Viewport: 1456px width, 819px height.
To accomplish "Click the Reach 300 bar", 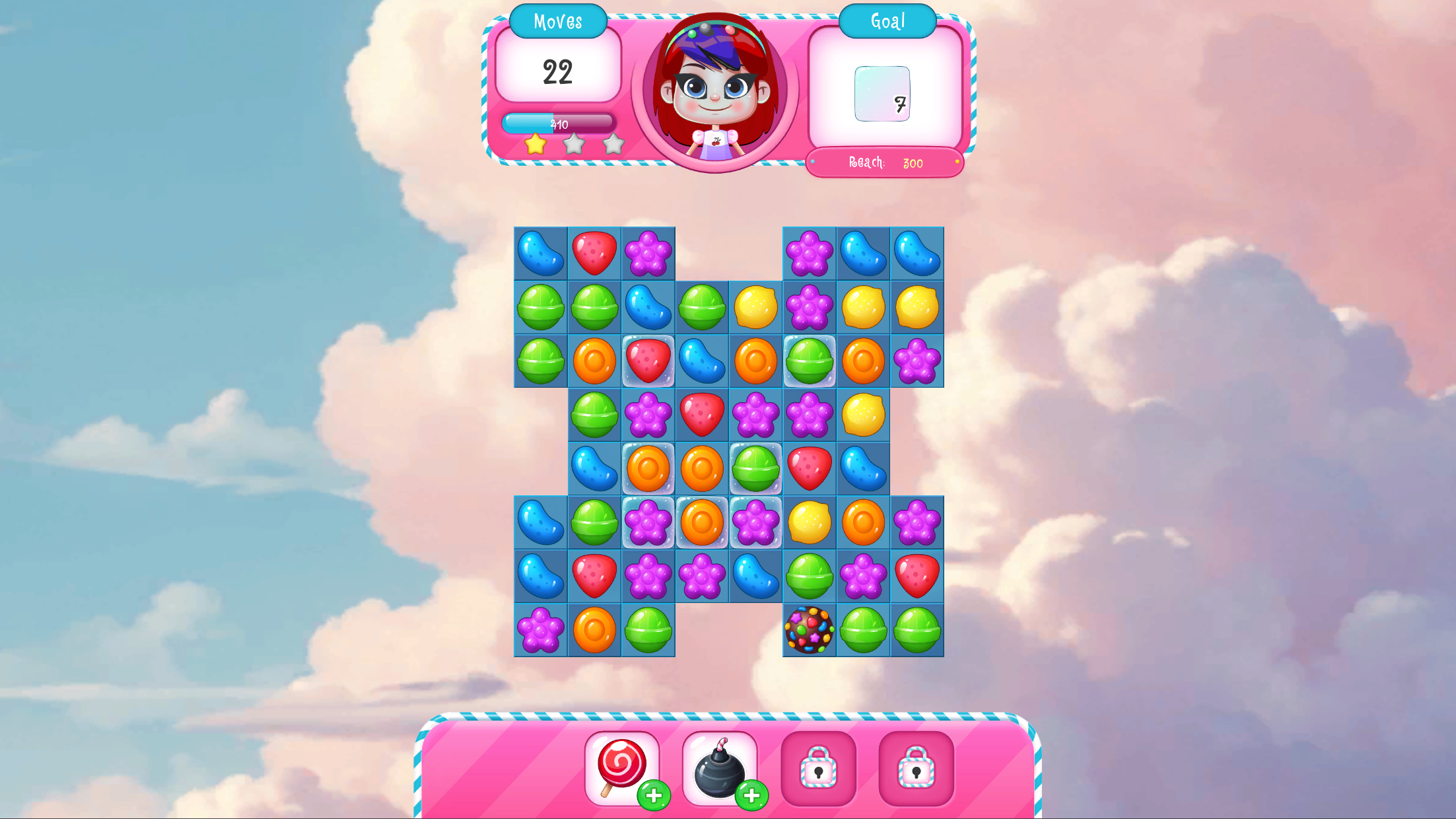I will click(884, 163).
